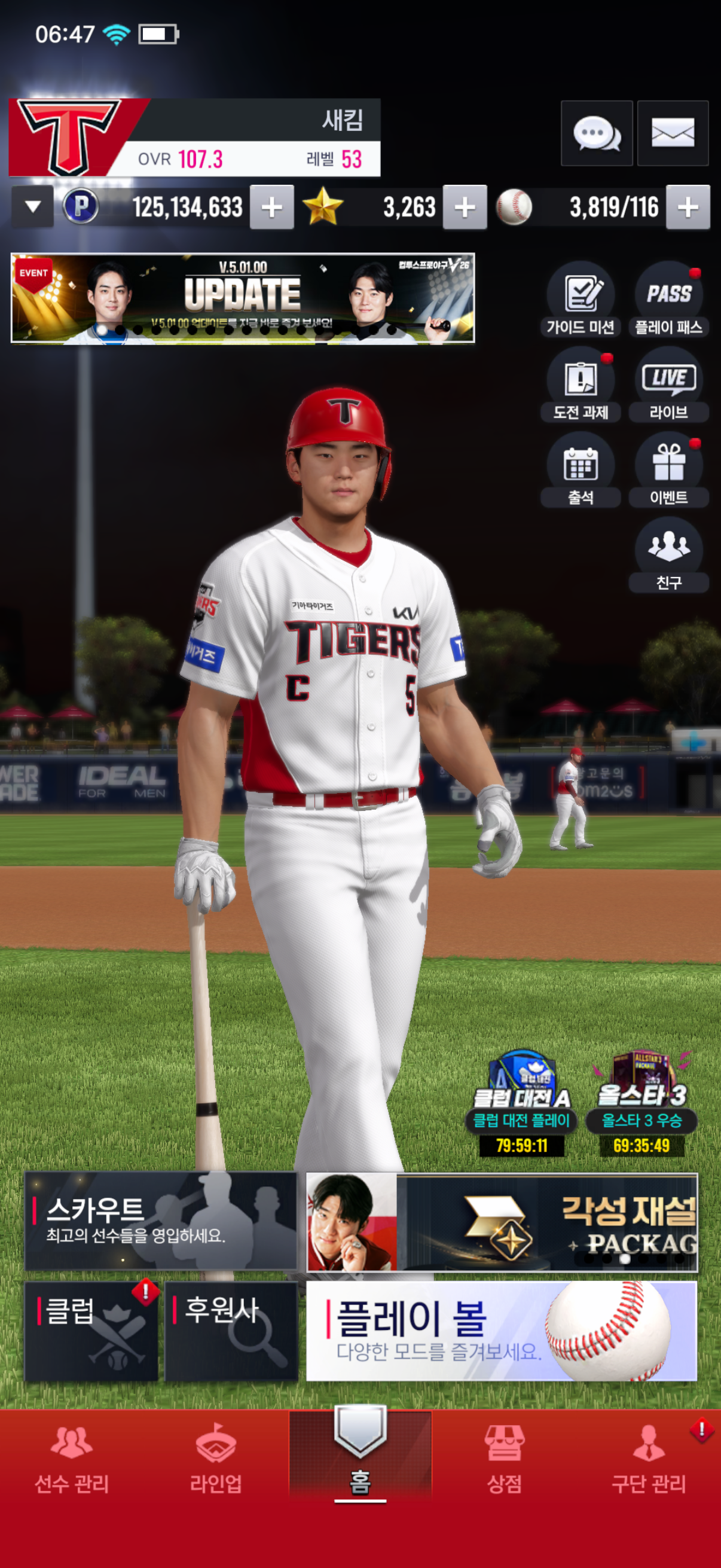
Task: Add stars with the plus button
Action: coord(465,207)
